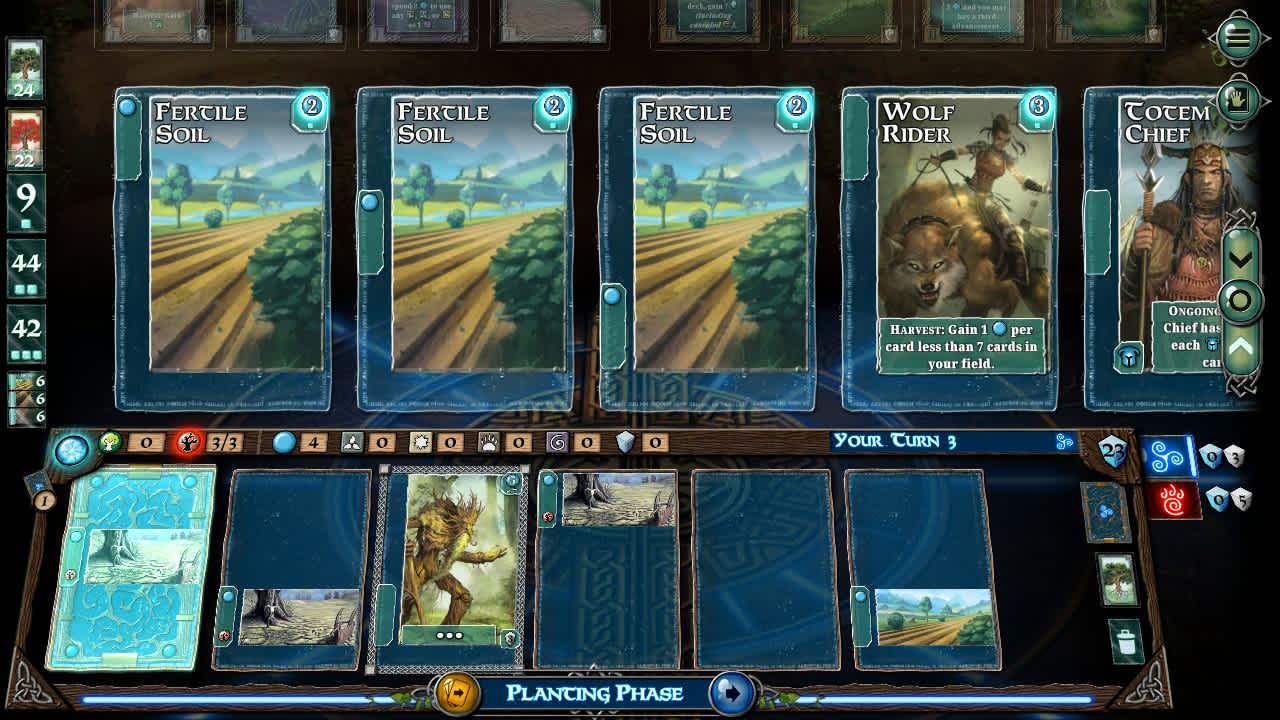
Task: Open the discard pile trash icon
Action: pos(1124,641)
